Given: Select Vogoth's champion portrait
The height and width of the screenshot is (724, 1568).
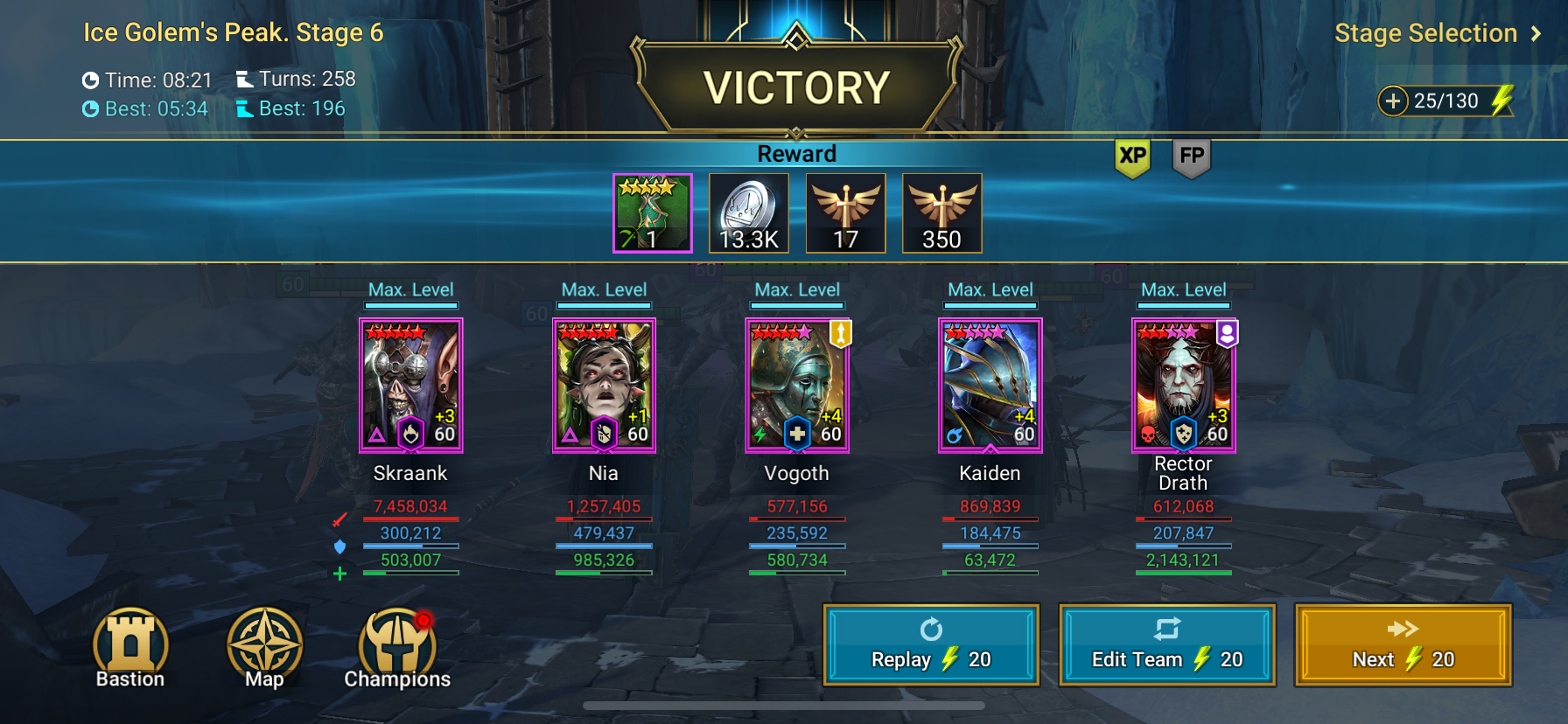Looking at the screenshot, I should pyautogui.click(x=797, y=386).
